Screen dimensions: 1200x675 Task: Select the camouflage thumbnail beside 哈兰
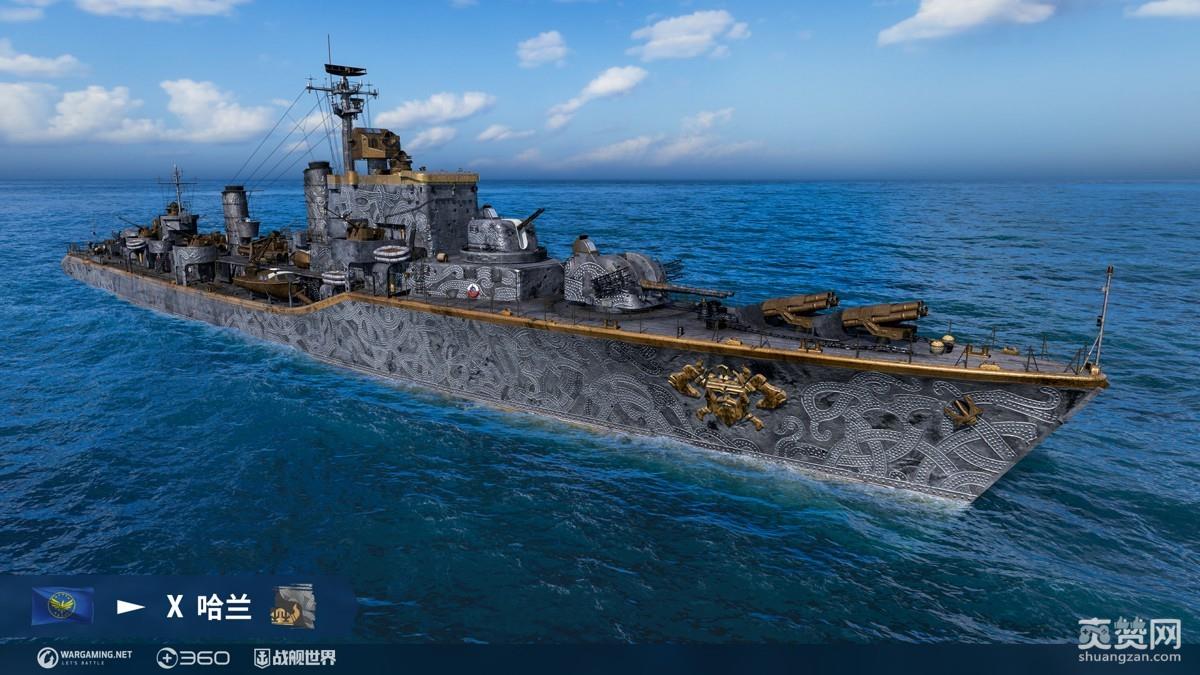(x=293, y=606)
